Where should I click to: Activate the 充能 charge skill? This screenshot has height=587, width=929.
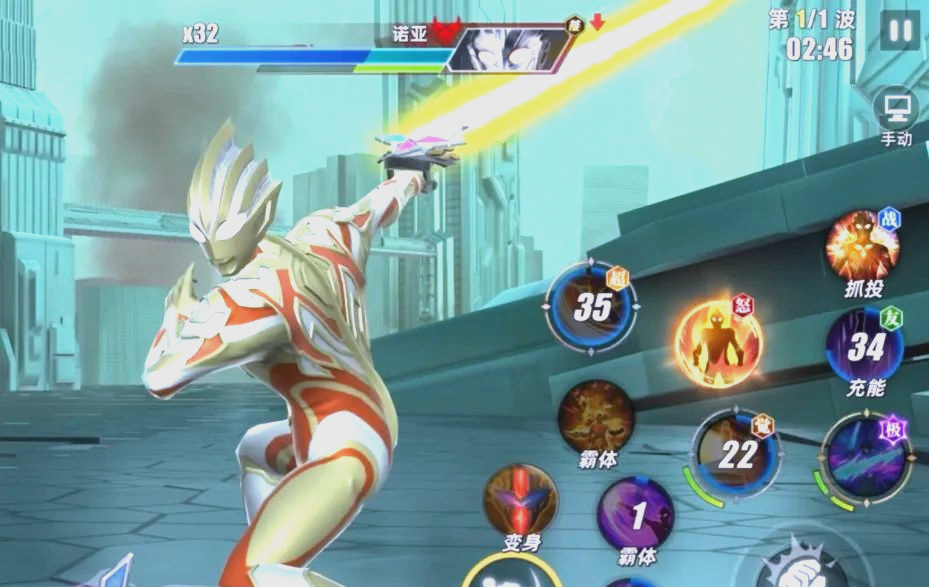click(x=864, y=346)
